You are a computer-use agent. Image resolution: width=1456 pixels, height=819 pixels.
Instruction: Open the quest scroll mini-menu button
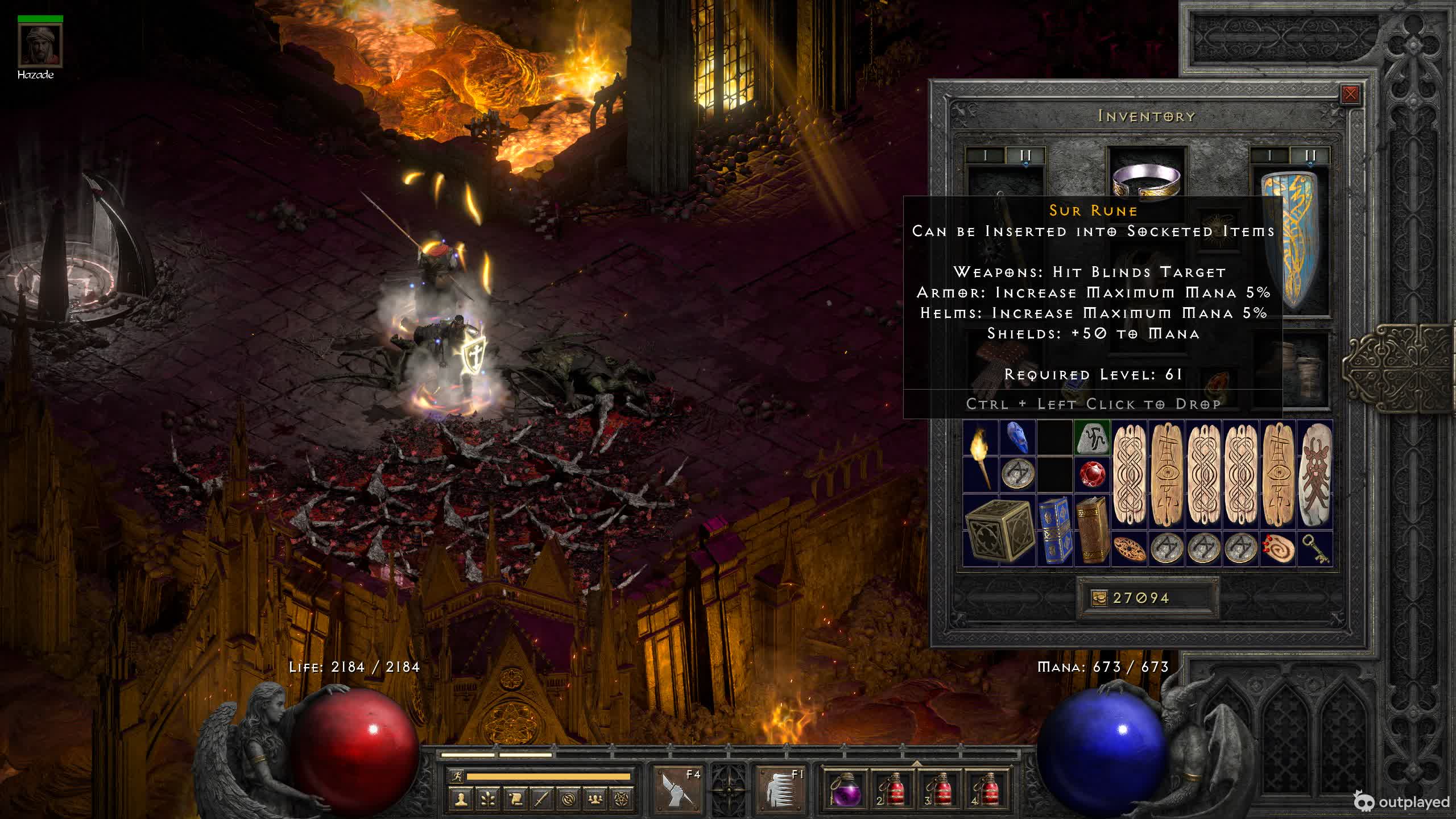click(515, 799)
